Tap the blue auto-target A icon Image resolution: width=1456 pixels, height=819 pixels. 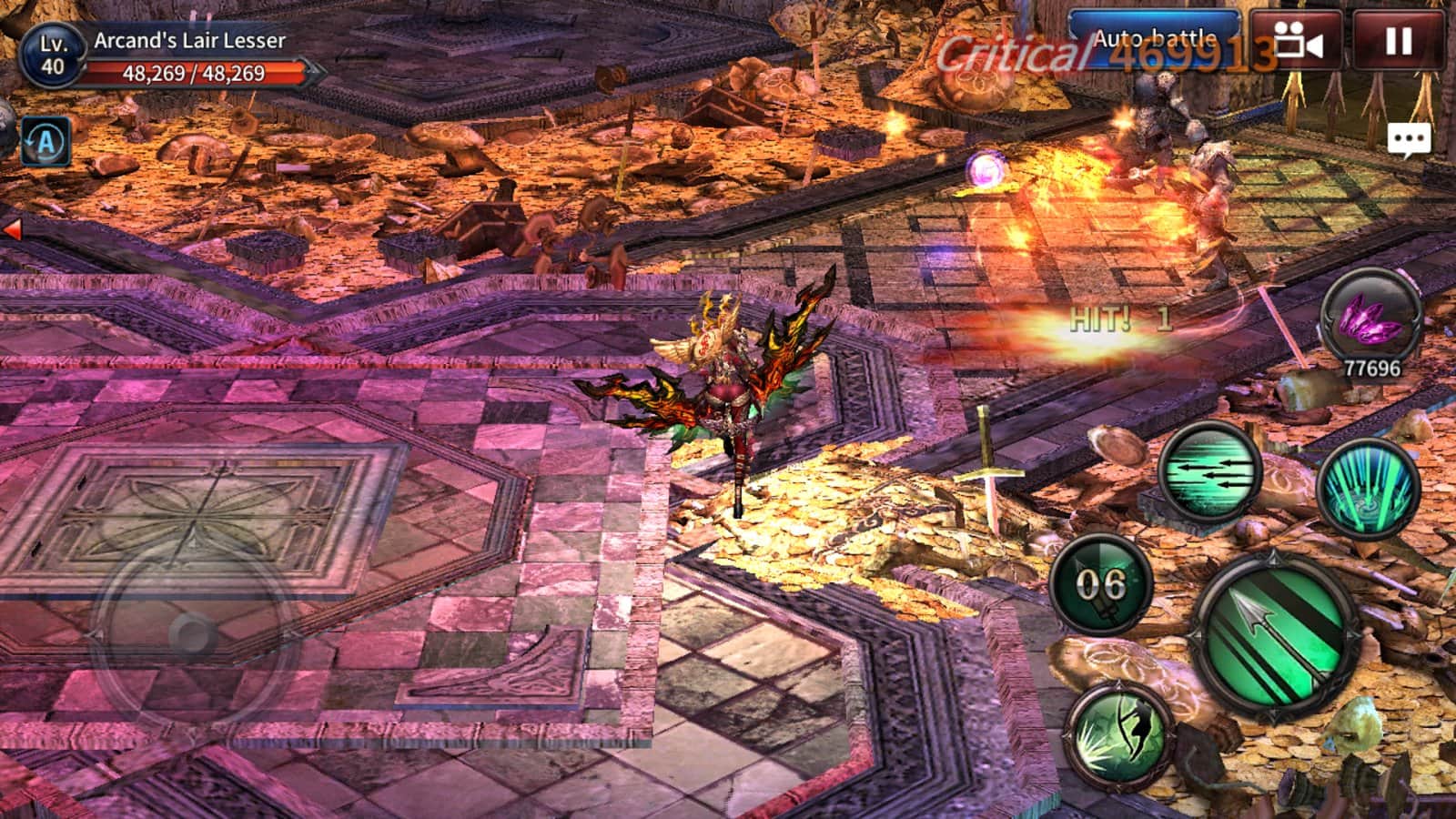click(x=45, y=142)
